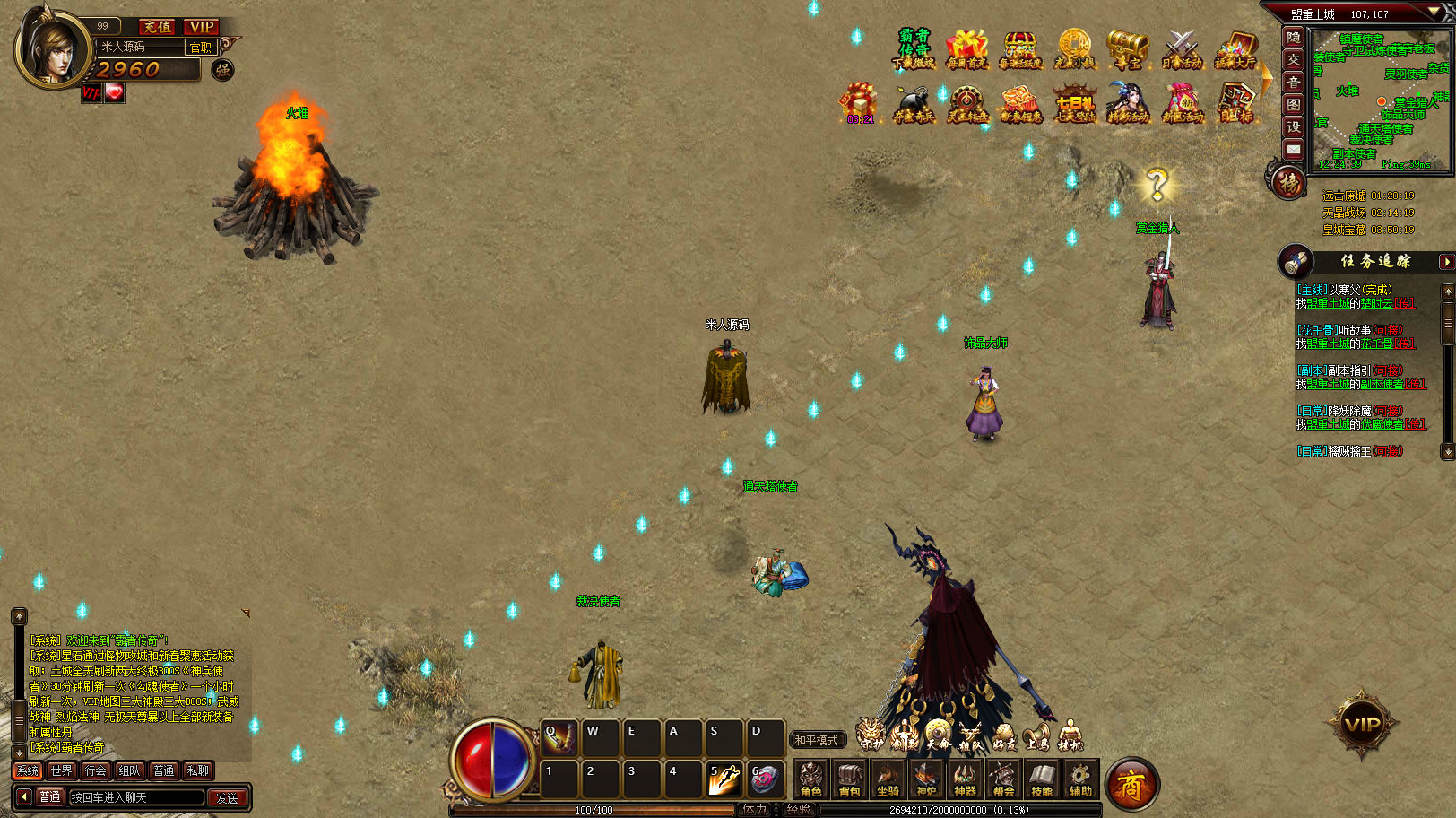Select the 副本指引 quest tracker entry
The height and width of the screenshot is (818, 1456).
1349,370
